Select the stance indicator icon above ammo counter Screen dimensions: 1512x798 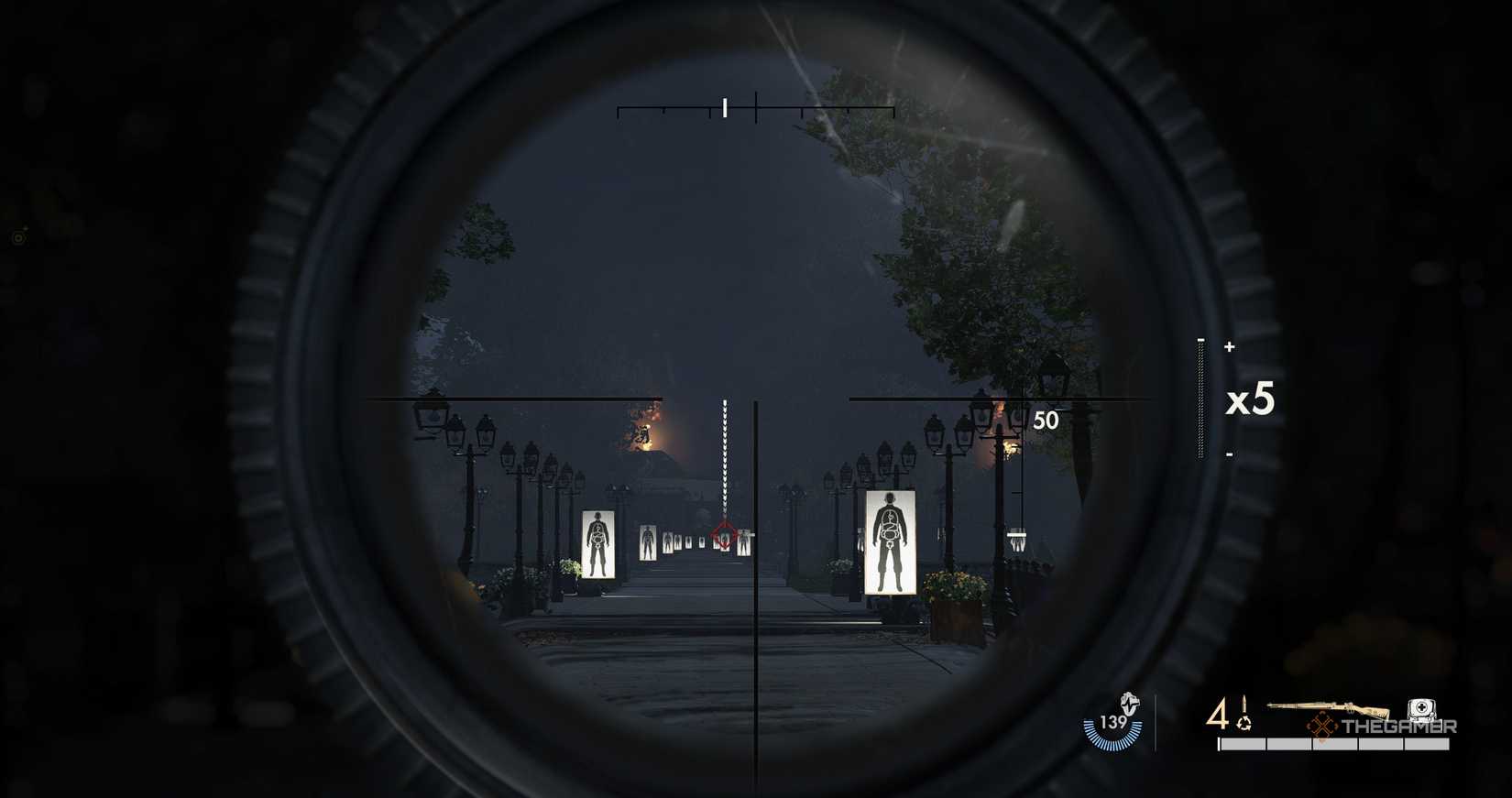pos(1128,704)
